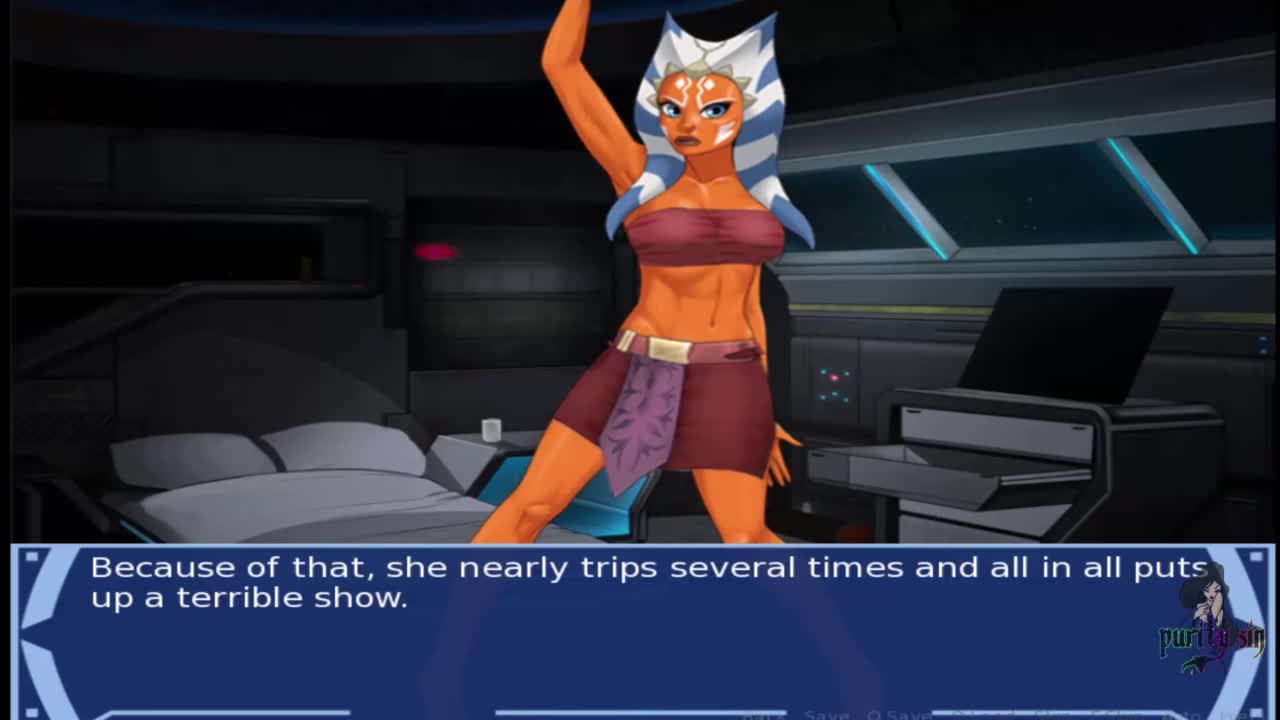Advance the dialogue by clicking the text box

pyautogui.click(x=640, y=630)
